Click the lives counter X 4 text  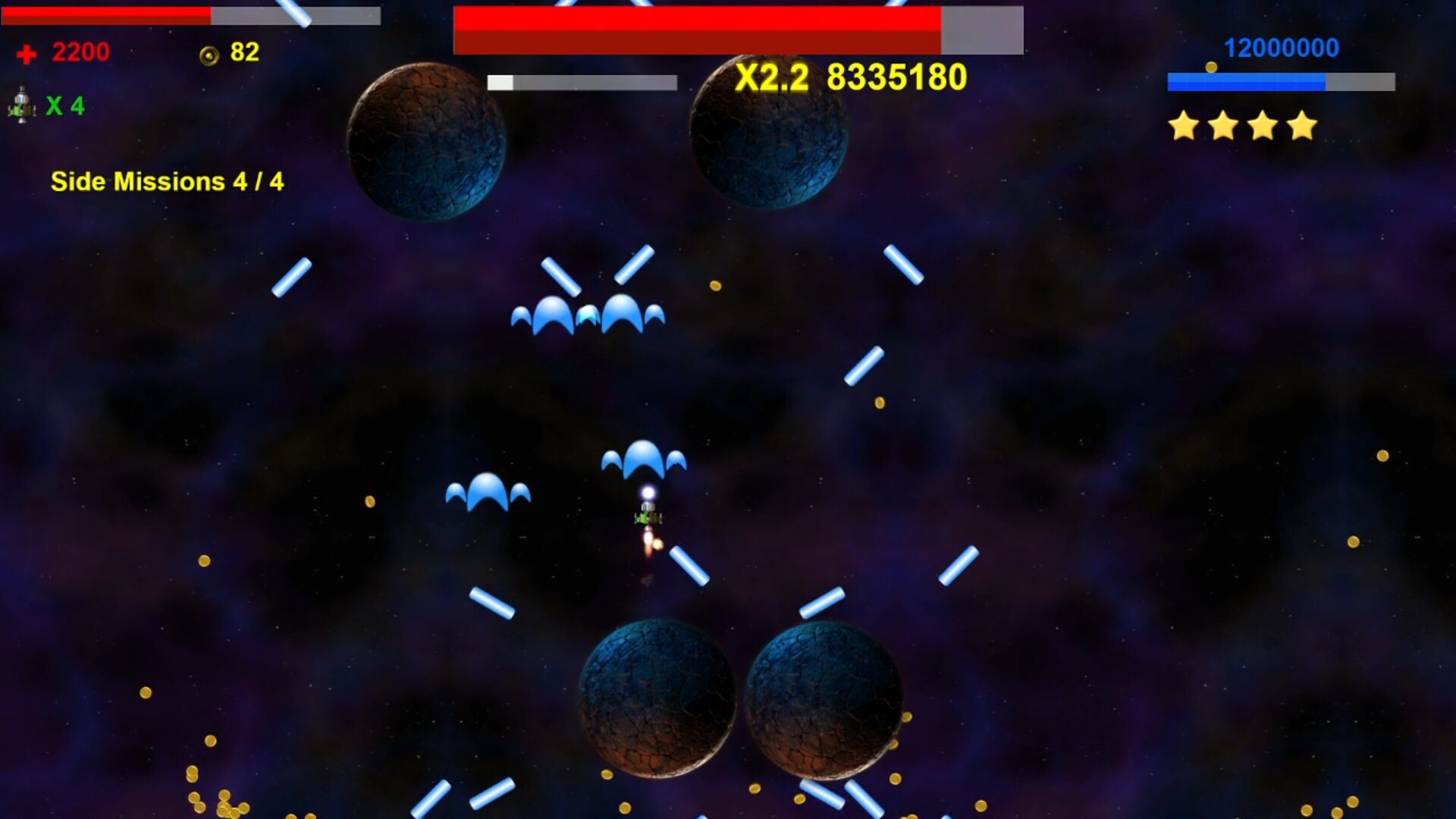[64, 106]
